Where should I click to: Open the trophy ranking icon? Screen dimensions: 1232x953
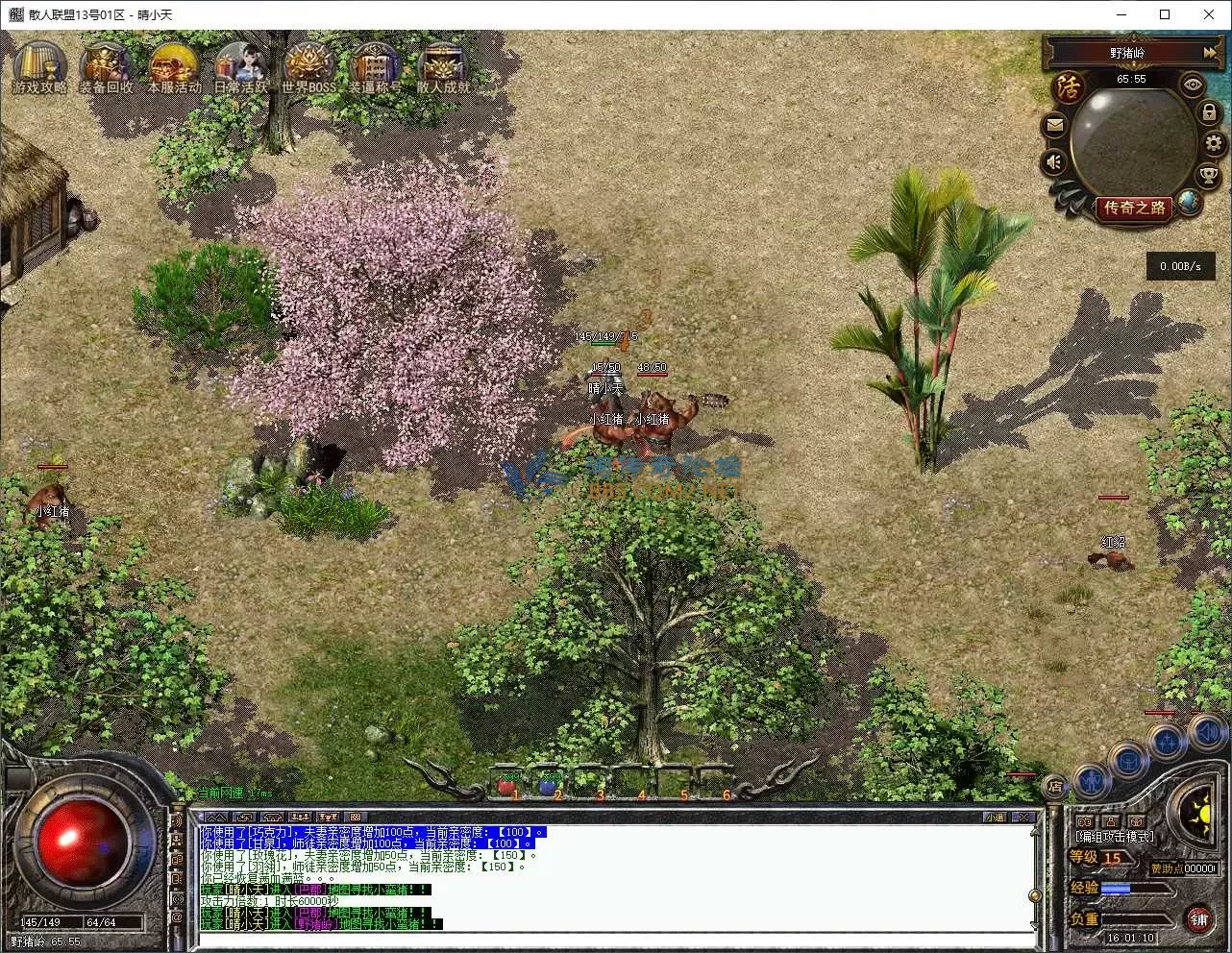click(x=1208, y=175)
